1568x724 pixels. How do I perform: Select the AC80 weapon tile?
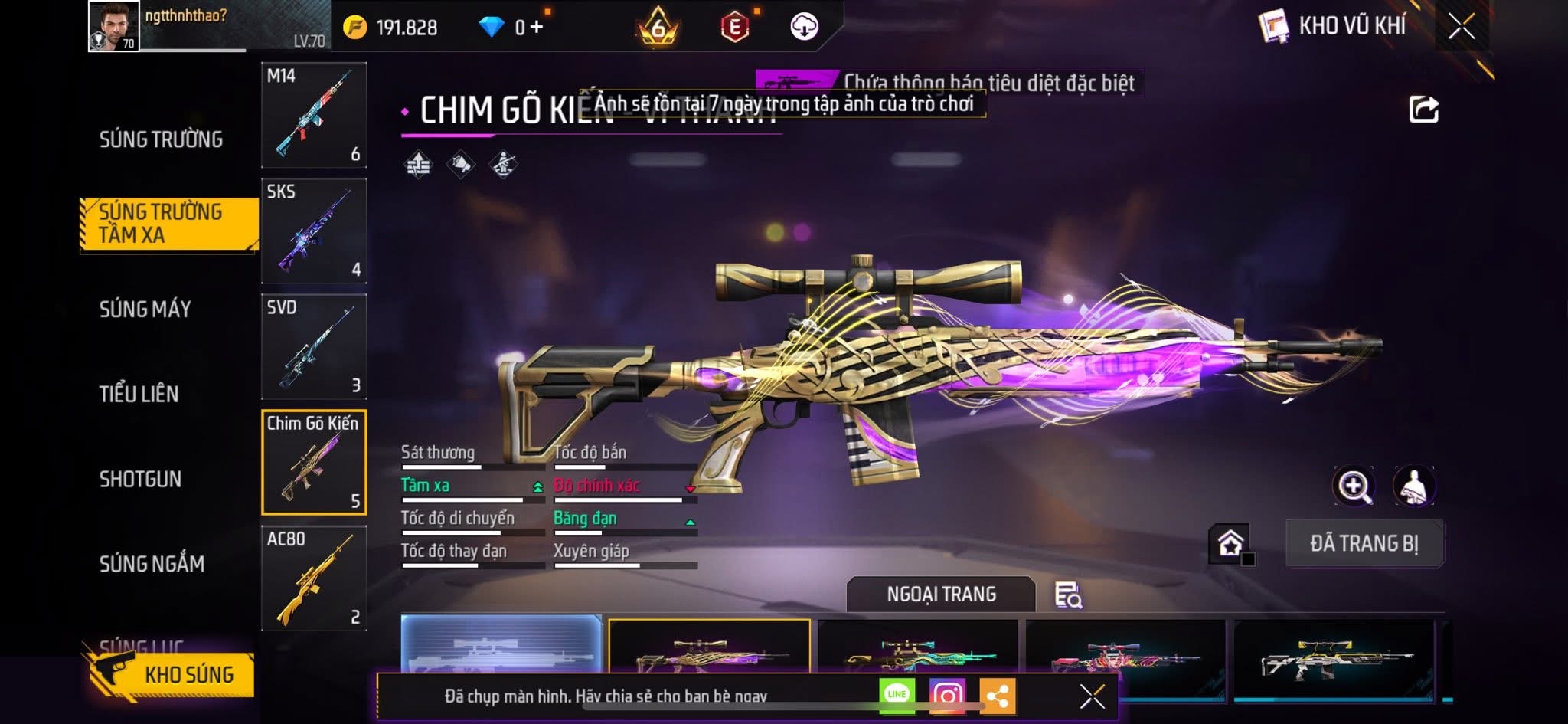pyautogui.click(x=314, y=578)
